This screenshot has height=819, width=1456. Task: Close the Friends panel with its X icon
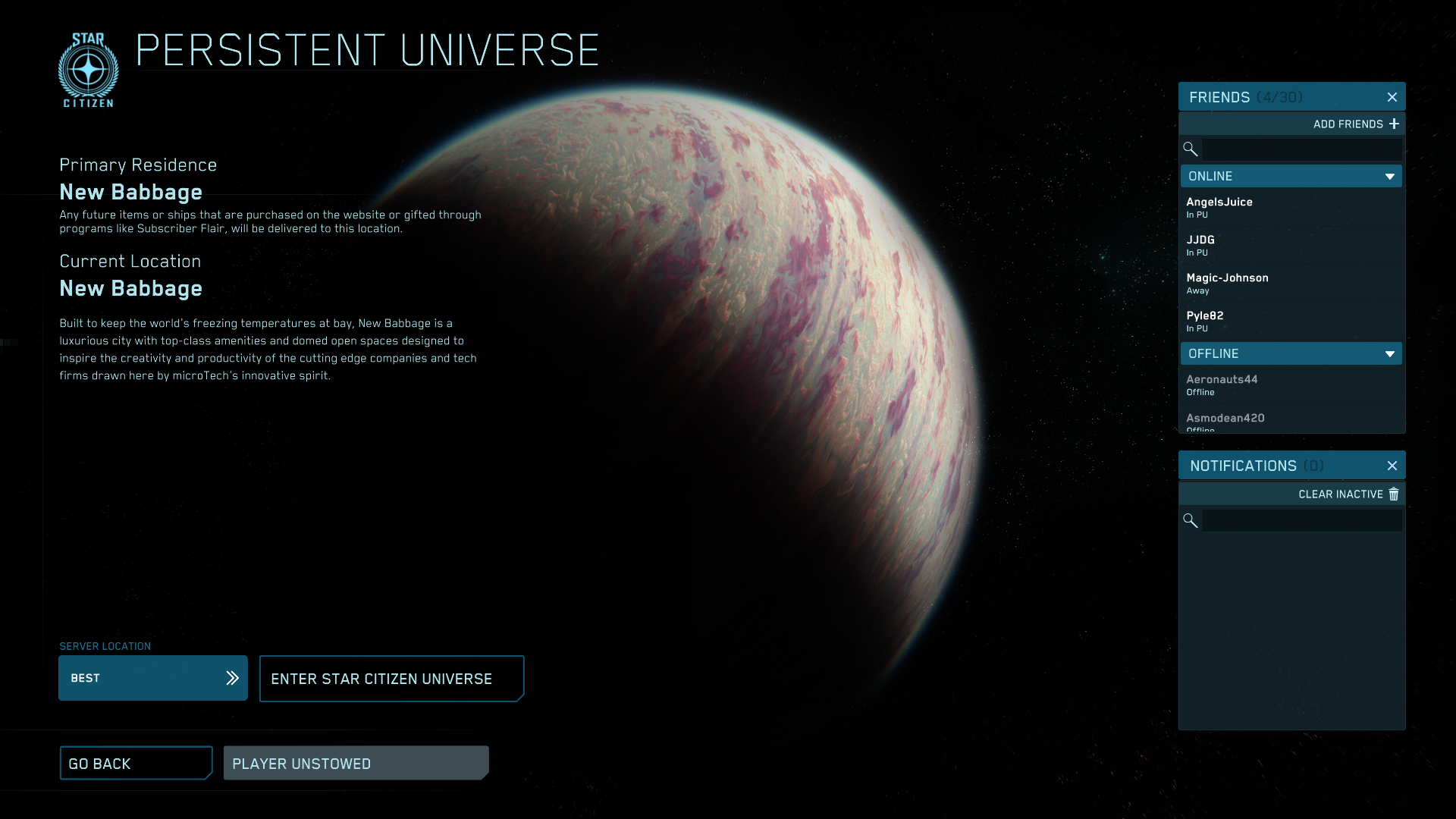[x=1392, y=96]
